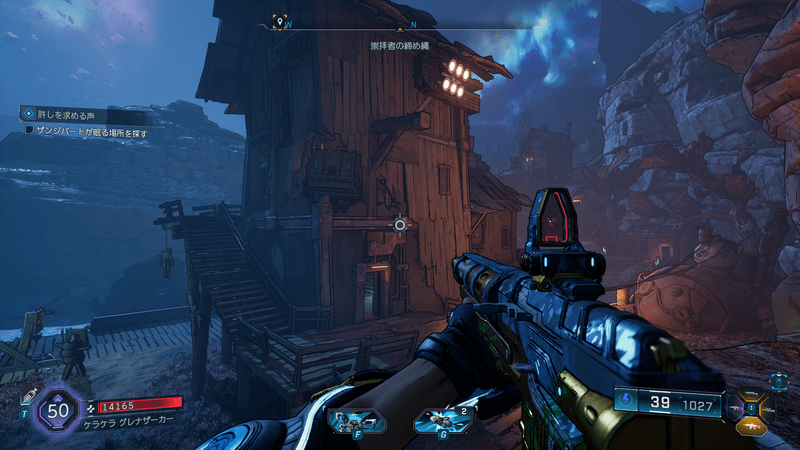This screenshot has width=800, height=450.
Task: Select the highlighted bottom weapon slot
Action: point(752,425)
